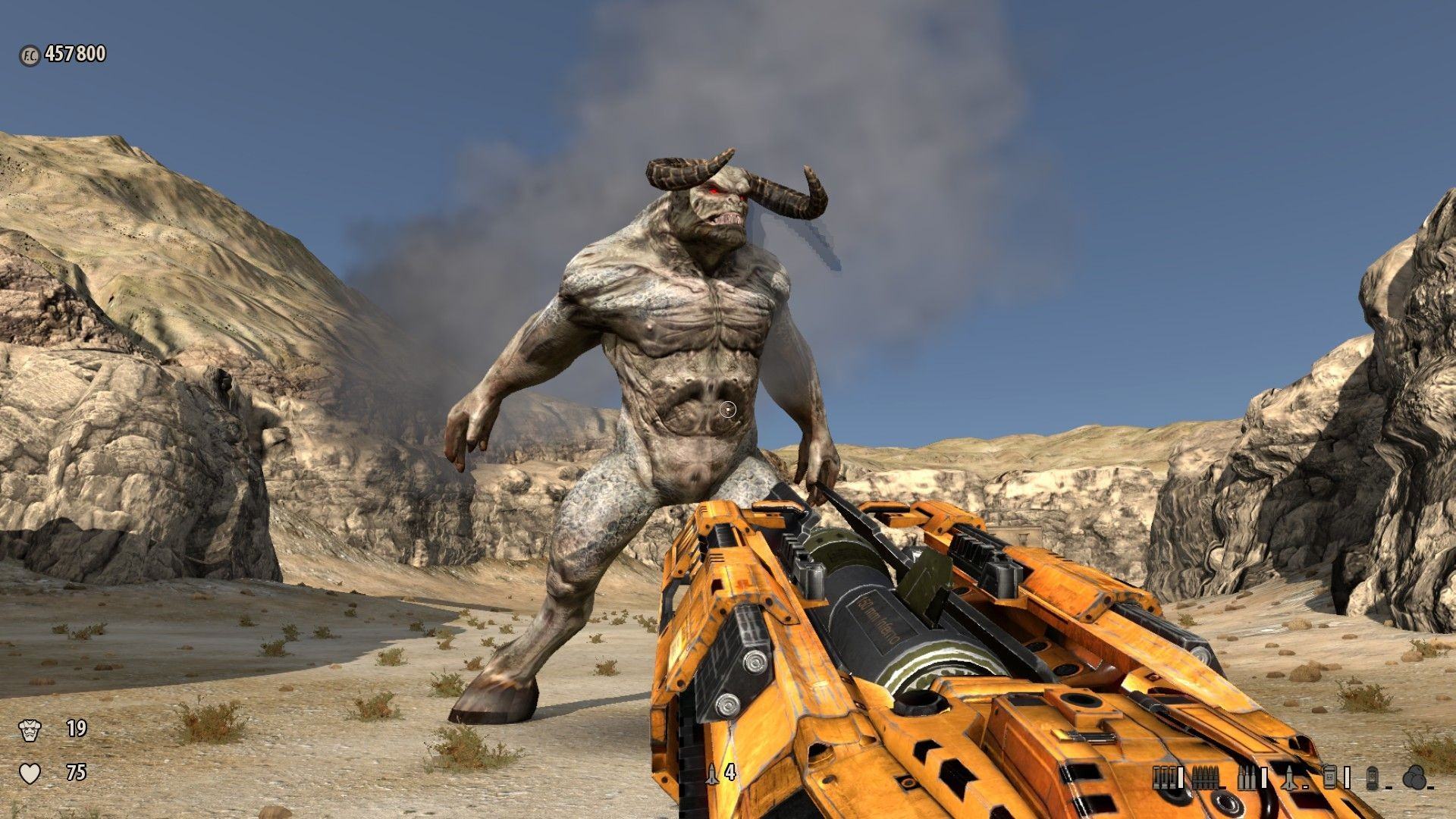Pick the explosive canister ammo icon
The height and width of the screenshot is (819, 1456).
(x=1330, y=777)
